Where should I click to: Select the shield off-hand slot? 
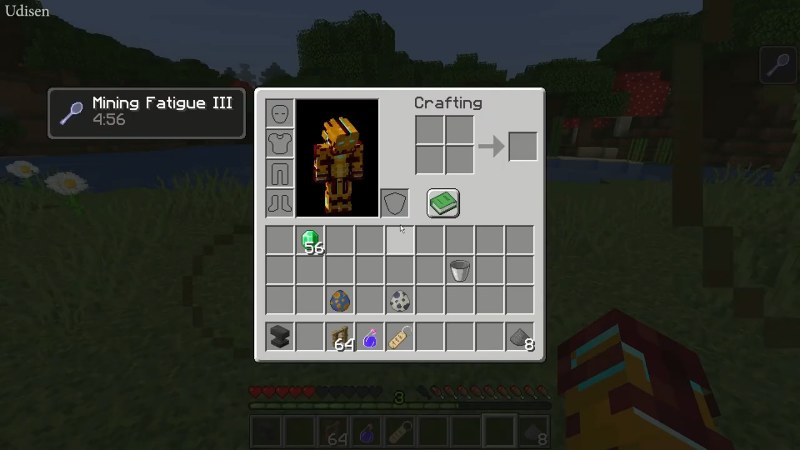pyautogui.click(x=395, y=203)
